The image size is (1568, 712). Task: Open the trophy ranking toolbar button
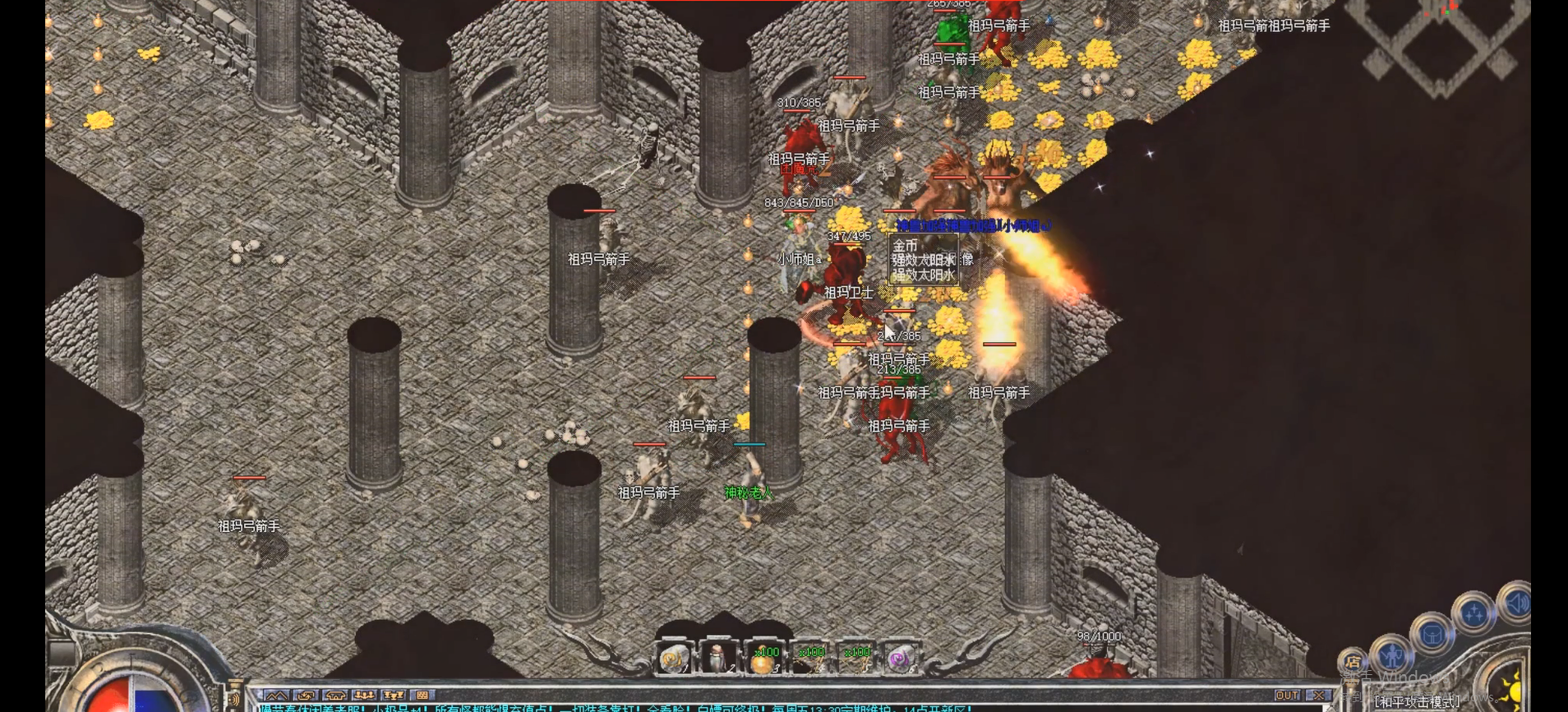[393, 696]
